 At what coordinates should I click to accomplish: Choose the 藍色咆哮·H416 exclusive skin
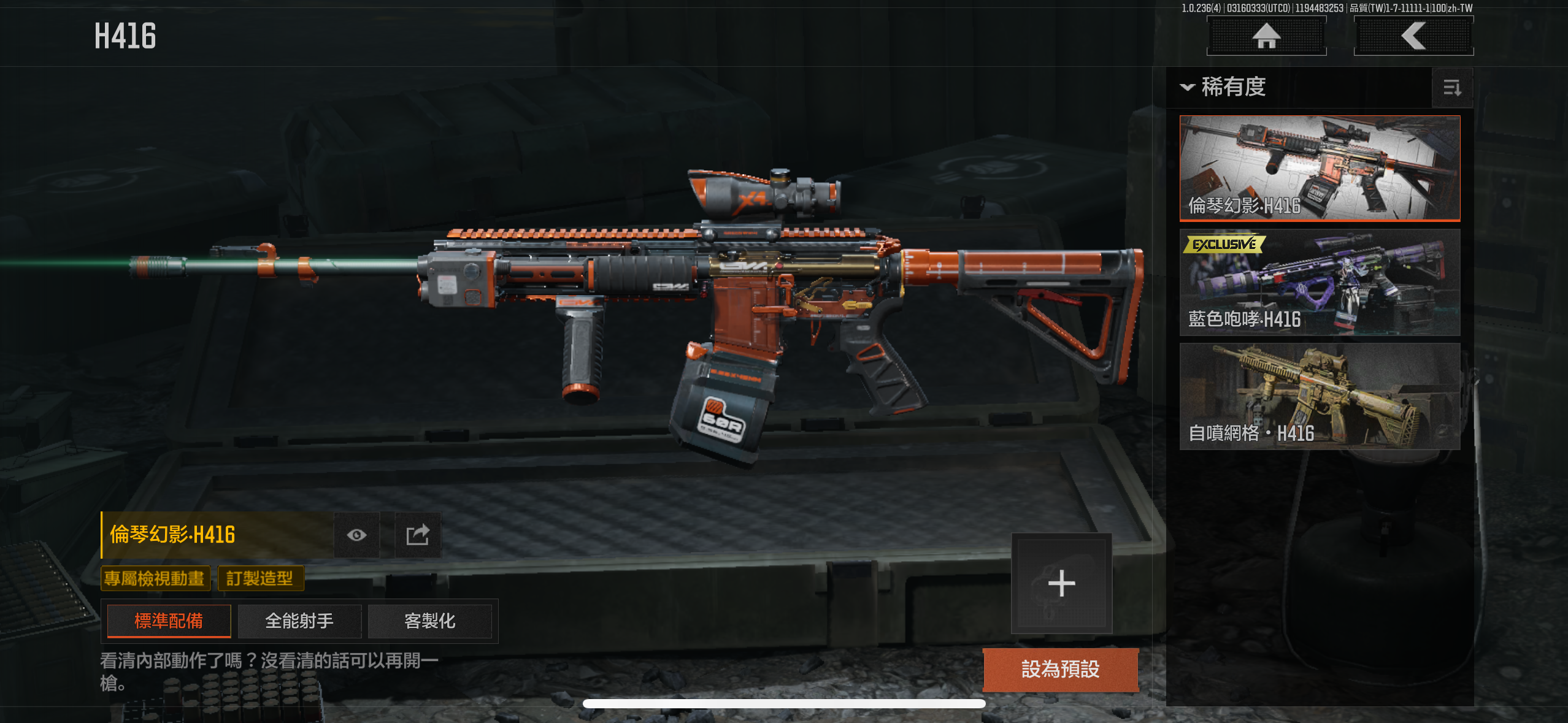coord(1320,283)
